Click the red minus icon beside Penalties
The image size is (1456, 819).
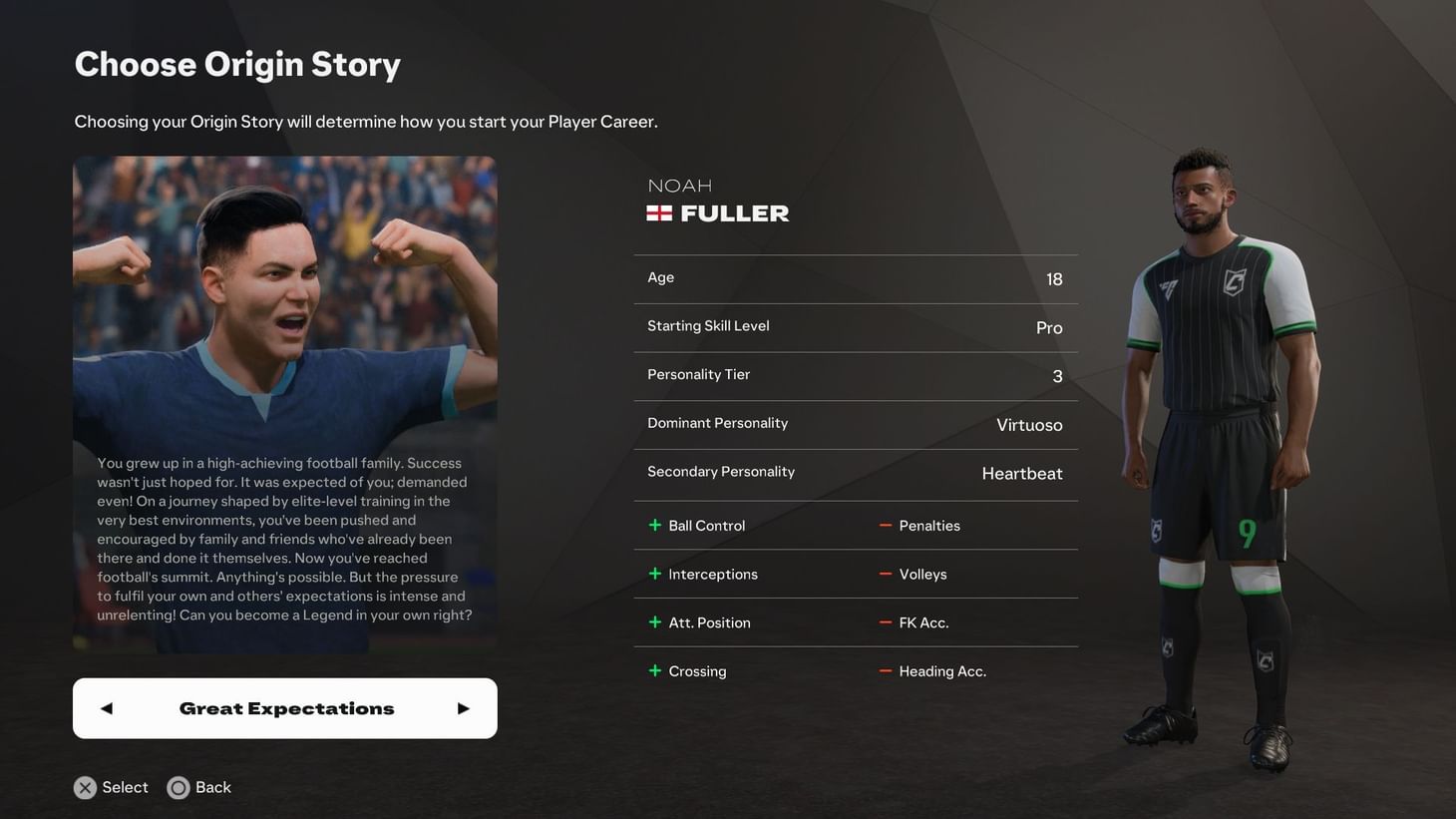(885, 525)
